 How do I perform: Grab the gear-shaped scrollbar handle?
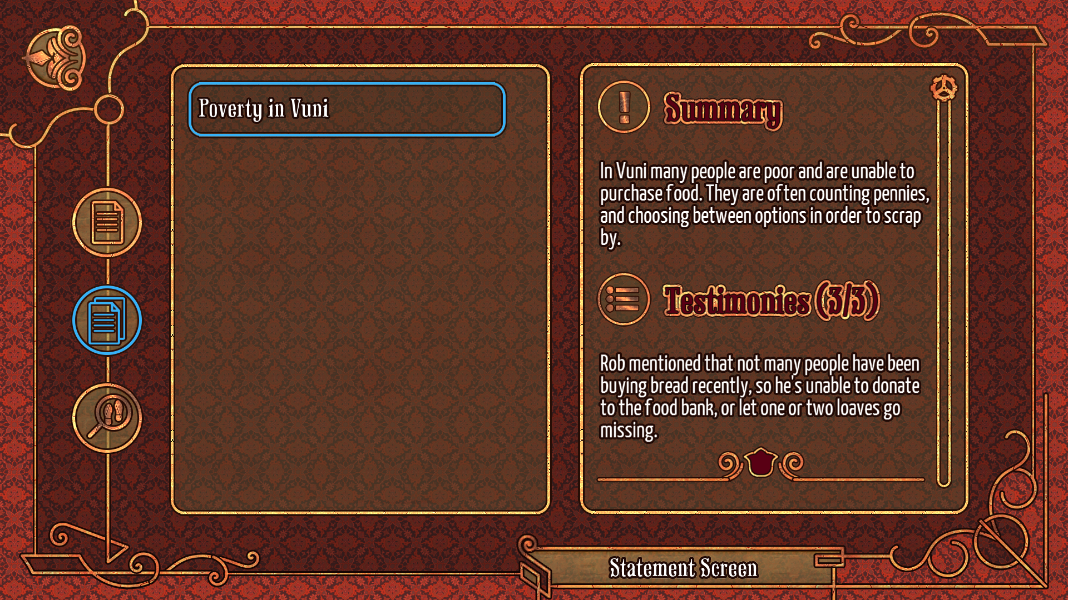(942, 89)
